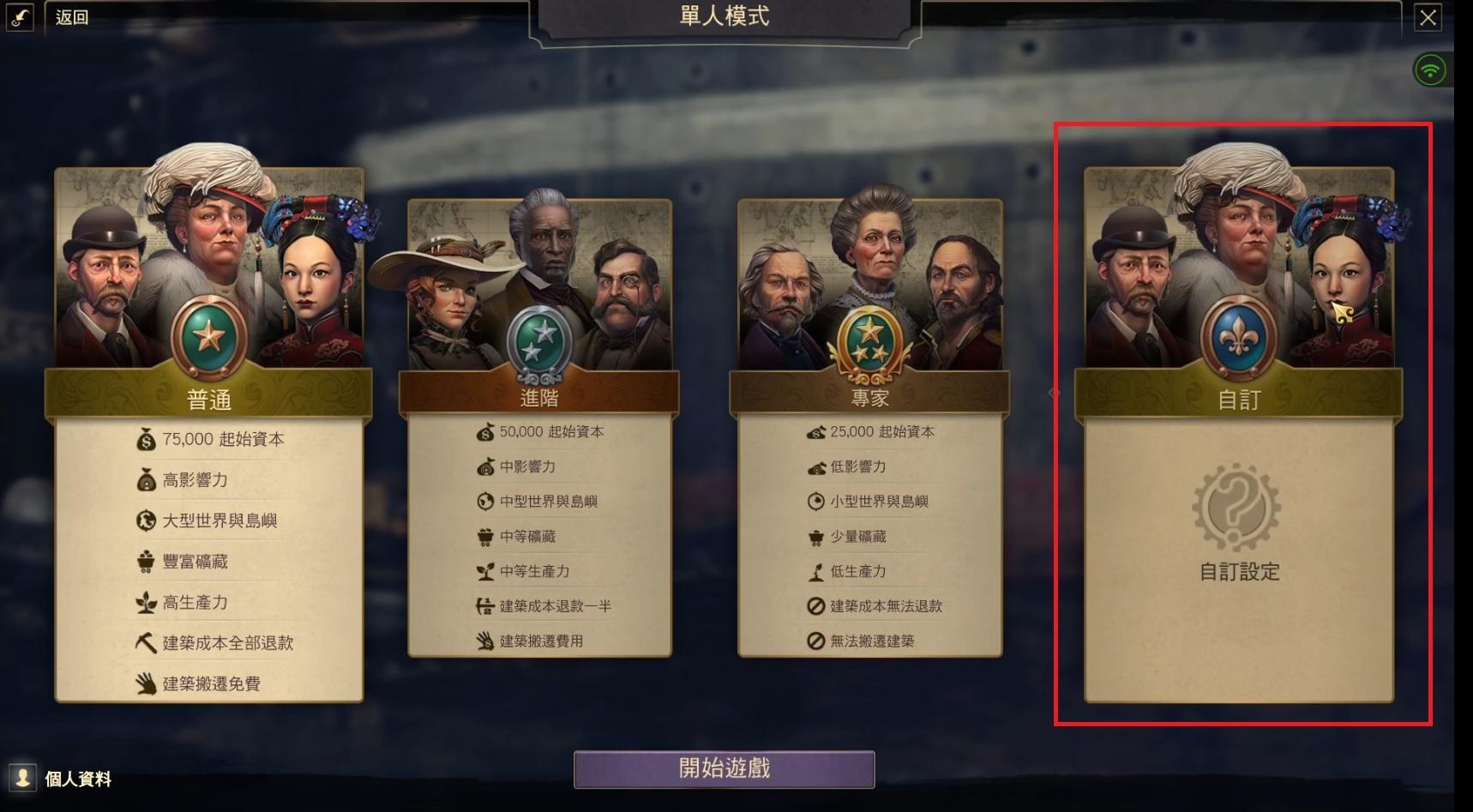Image resolution: width=1473 pixels, height=812 pixels.
Task: Click the money bag icon beside 75,000 起始資本
Action: click(x=146, y=439)
